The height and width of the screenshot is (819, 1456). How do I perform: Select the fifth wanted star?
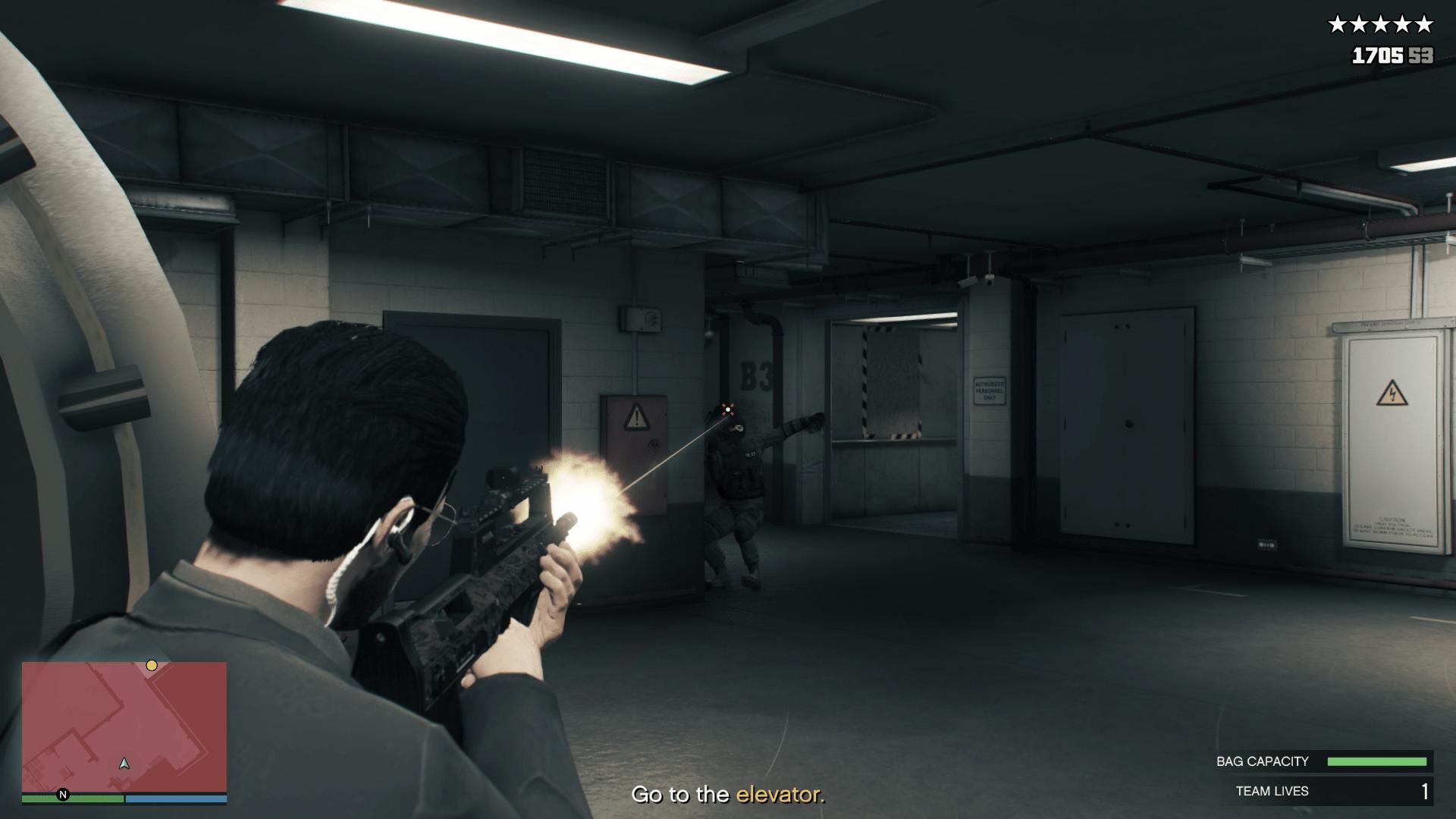[x=1424, y=24]
